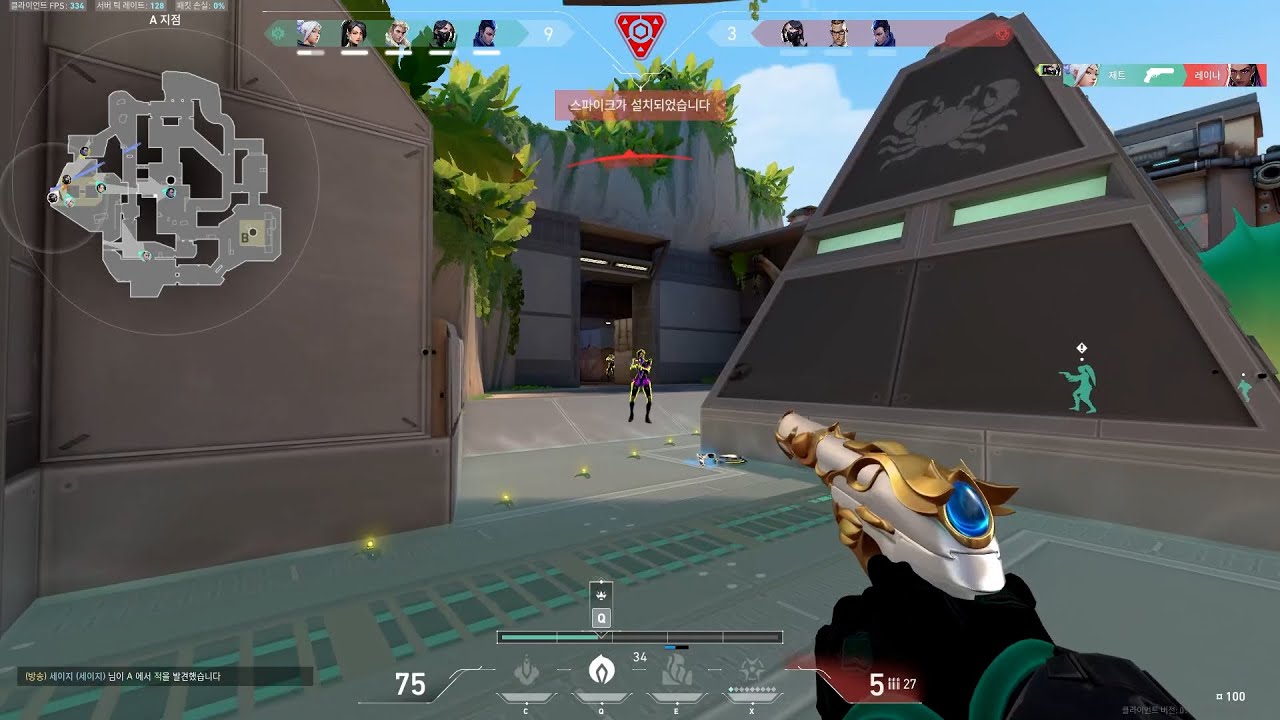Use the Updraft ability icon

[x=601, y=669]
